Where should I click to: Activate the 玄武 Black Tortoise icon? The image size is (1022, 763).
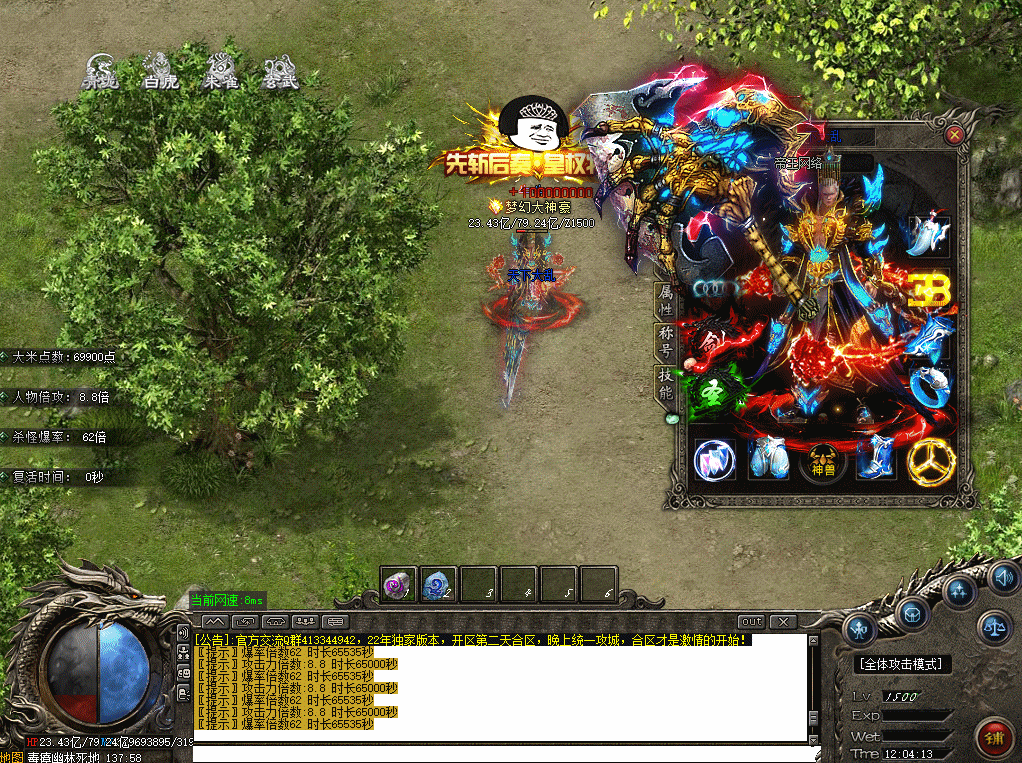pyautogui.click(x=280, y=72)
